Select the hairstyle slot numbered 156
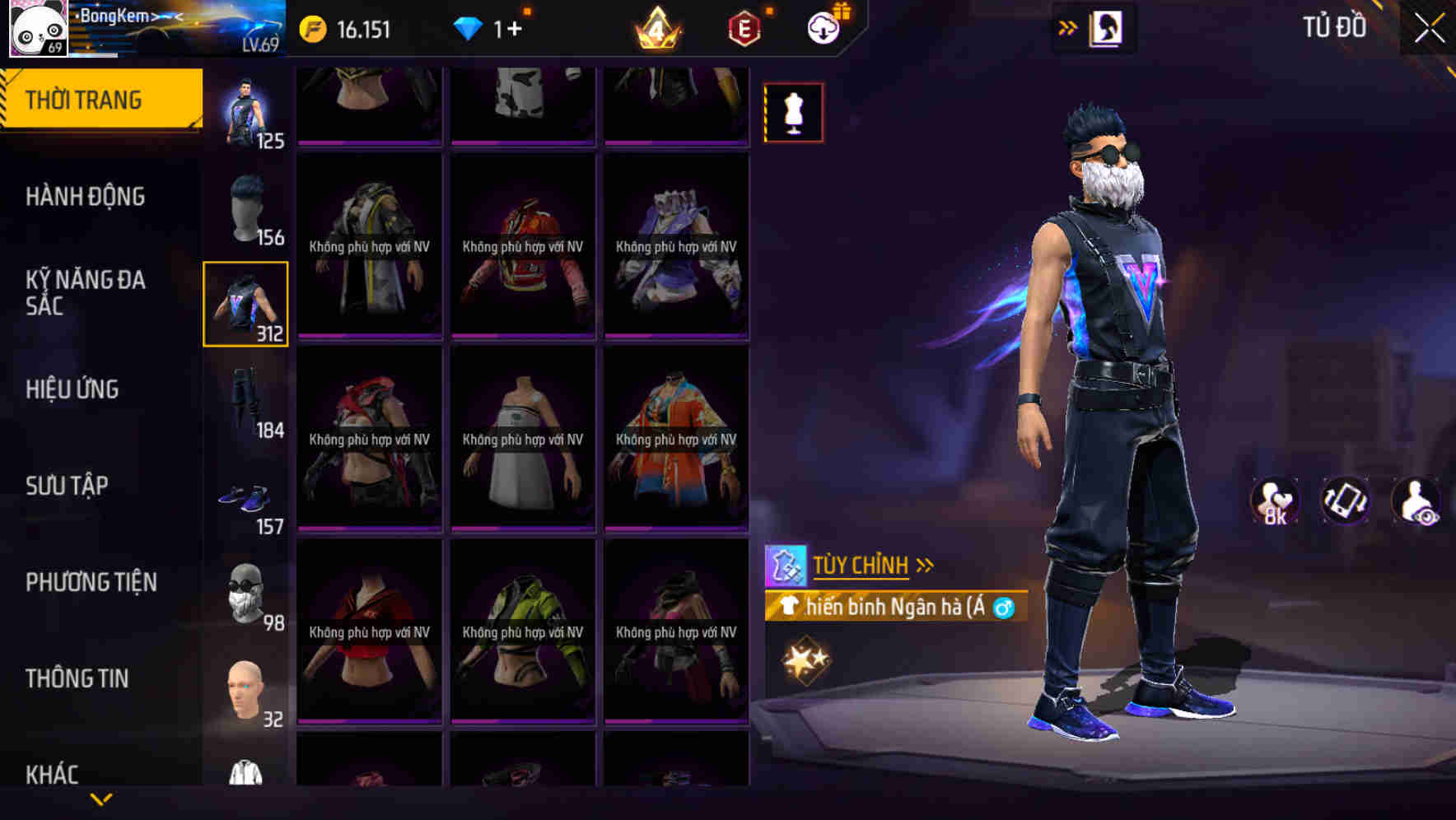This screenshot has height=820, width=1456. tap(245, 204)
